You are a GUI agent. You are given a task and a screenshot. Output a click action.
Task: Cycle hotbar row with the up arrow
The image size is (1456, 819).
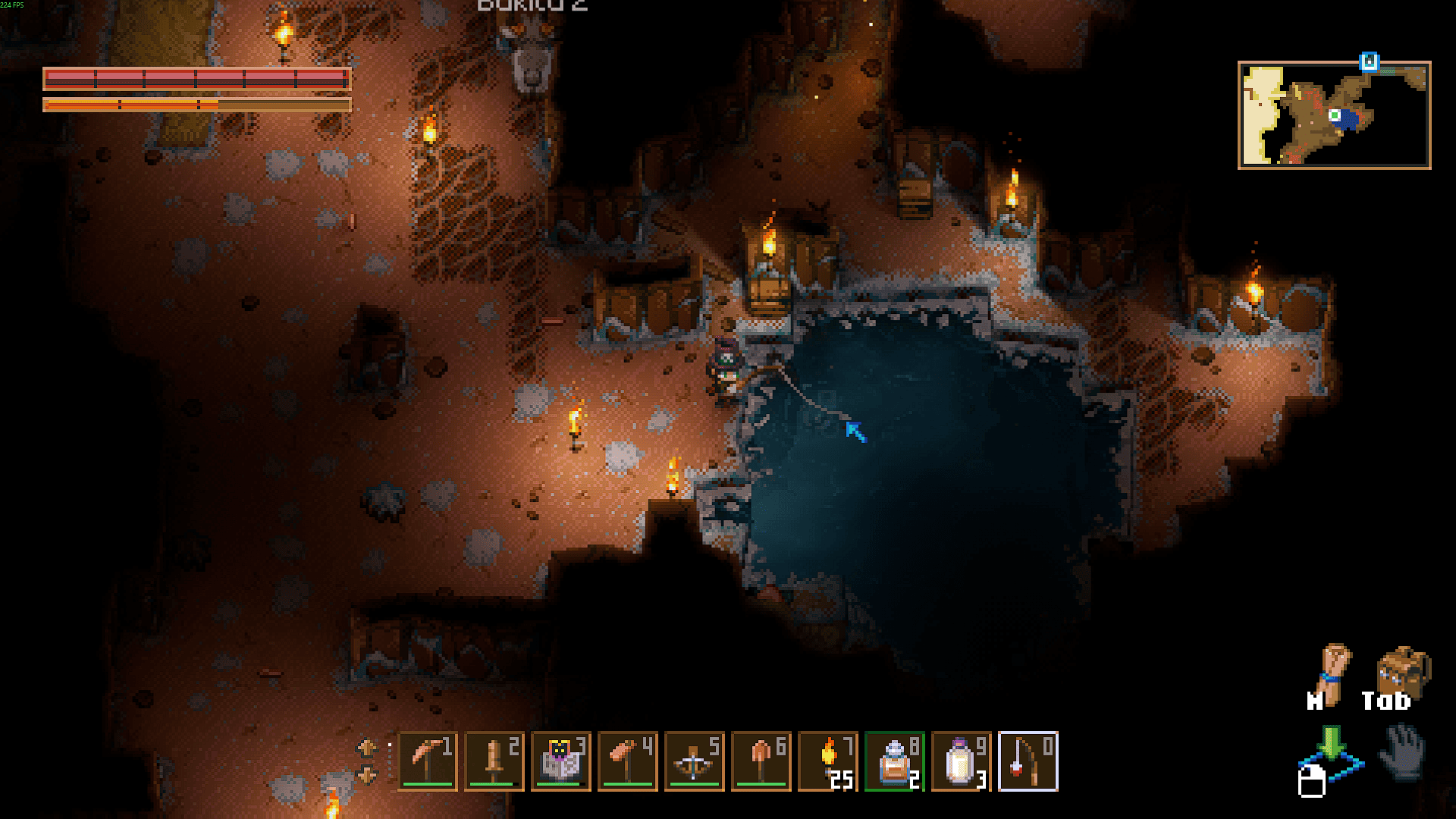(x=366, y=748)
